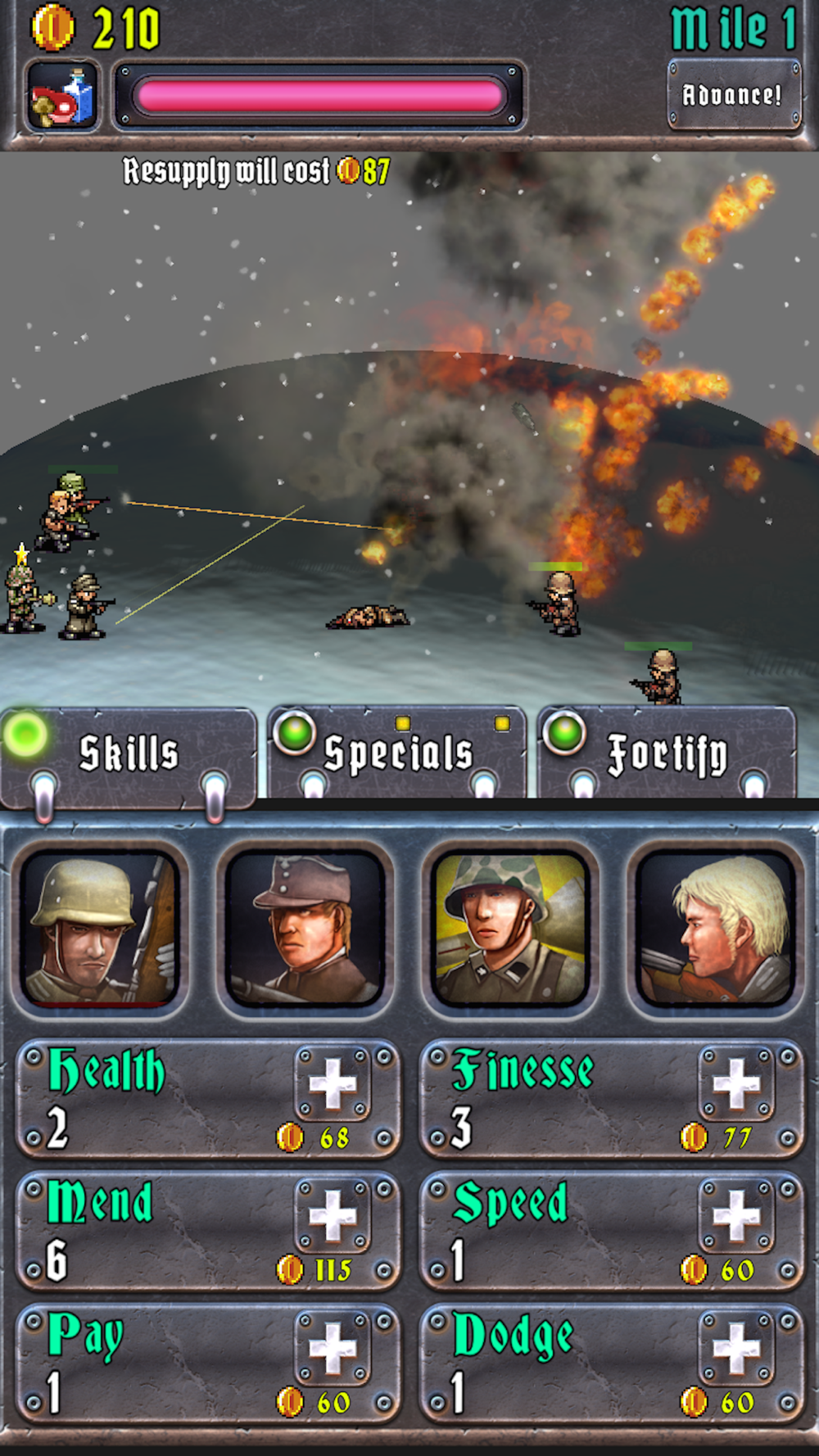Buy a Pay upgrade with plus
The image size is (819, 1456).
tap(333, 1349)
